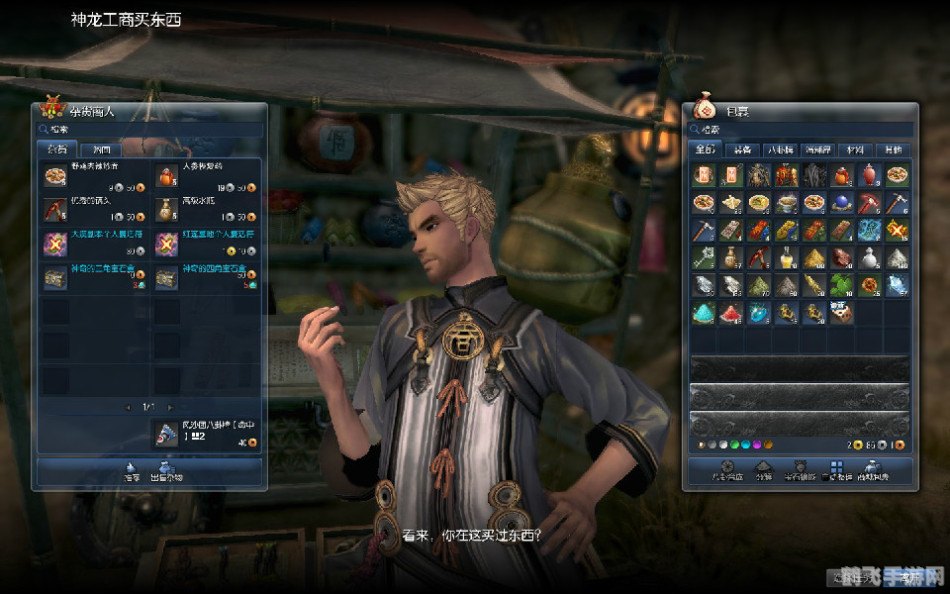
Task: Select the bagua charm buyback item
Action: (x=166, y=433)
